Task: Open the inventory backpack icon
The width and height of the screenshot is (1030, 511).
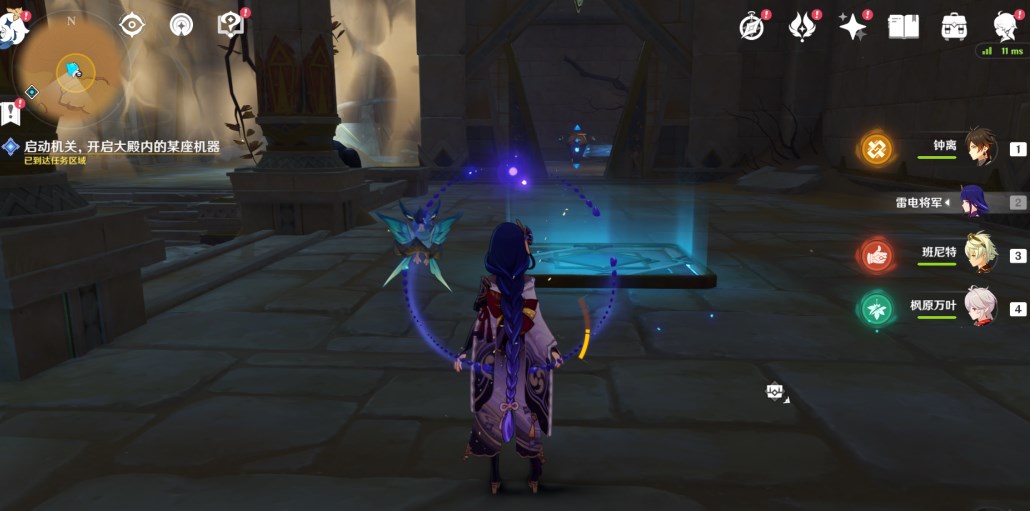Action: pyautogui.click(x=954, y=27)
